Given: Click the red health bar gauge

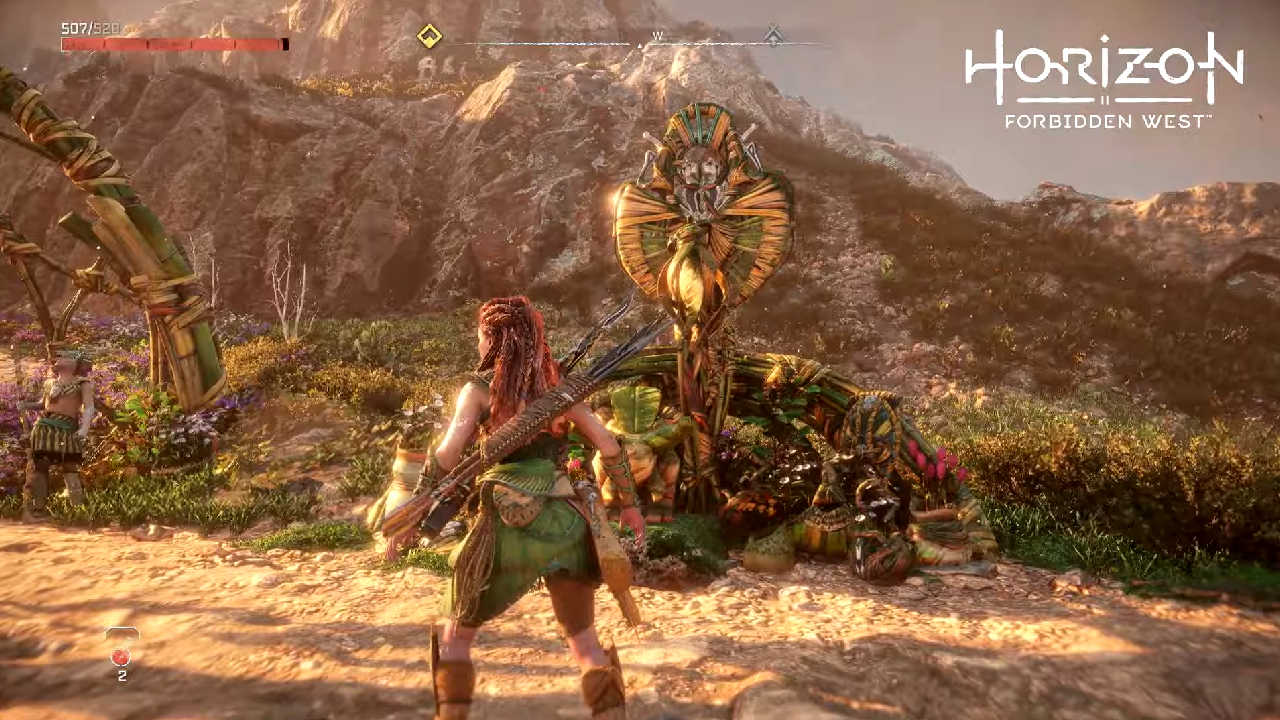Looking at the screenshot, I should click(x=175, y=44).
